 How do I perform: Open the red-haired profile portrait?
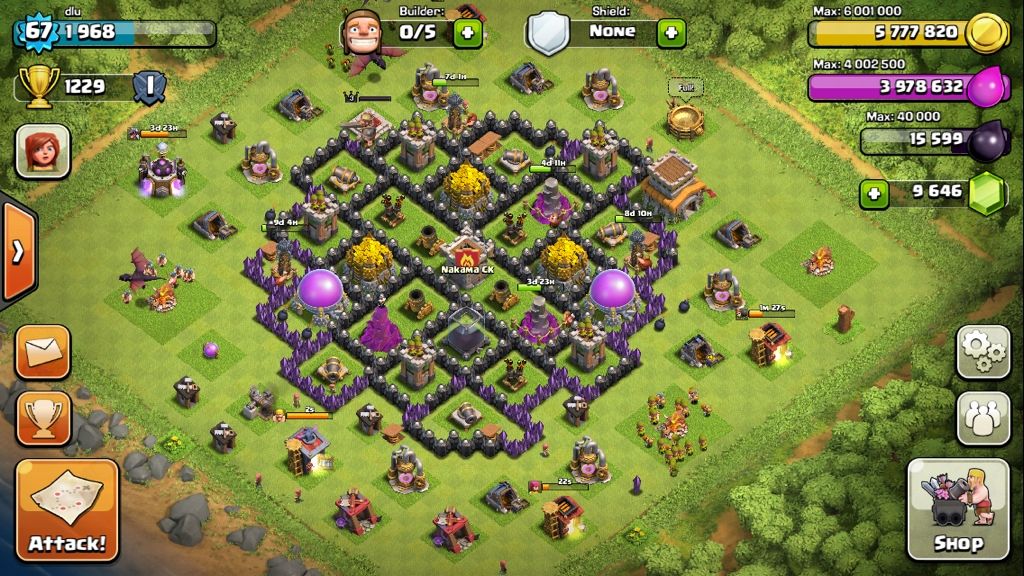[43, 152]
